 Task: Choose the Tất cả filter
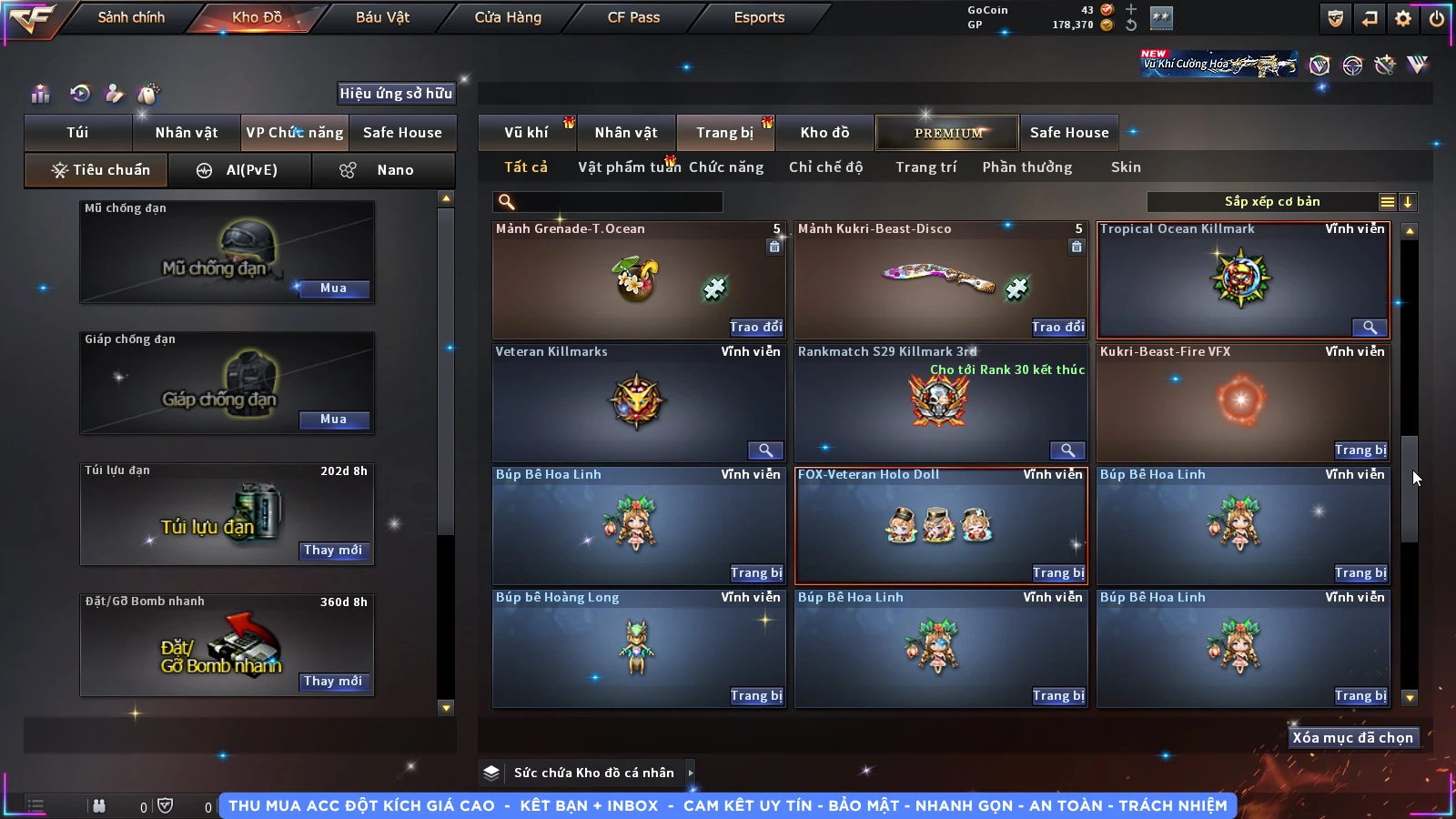[526, 167]
